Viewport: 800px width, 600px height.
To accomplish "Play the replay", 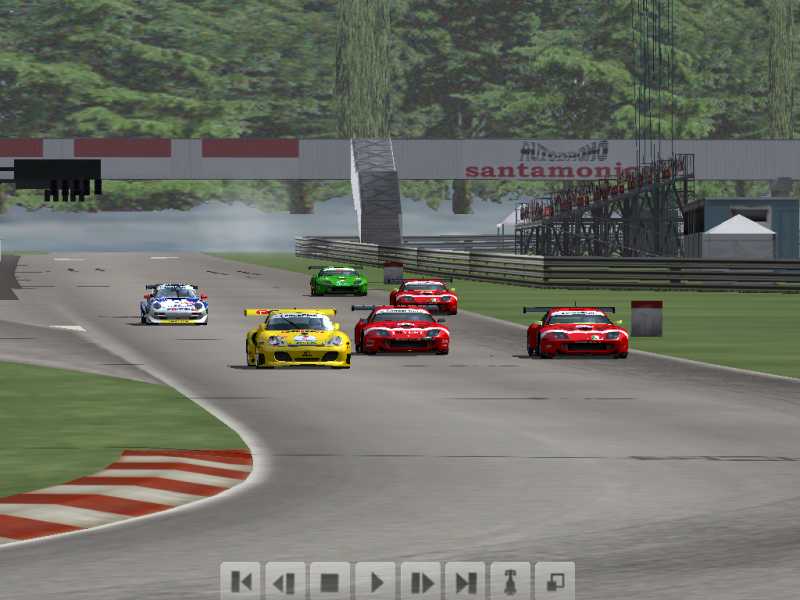I will pyautogui.click(x=375, y=581).
